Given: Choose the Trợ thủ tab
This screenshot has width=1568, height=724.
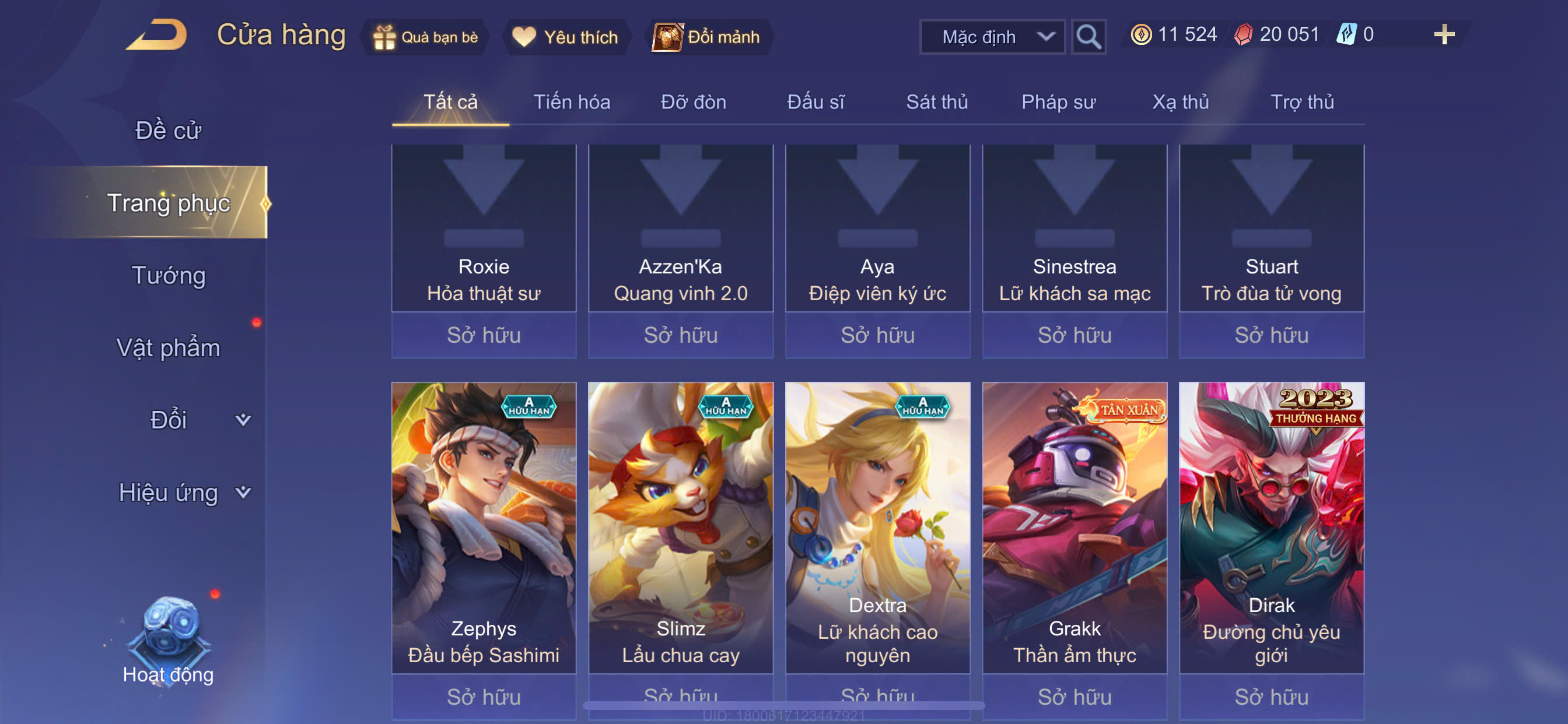Looking at the screenshot, I should click(1302, 102).
